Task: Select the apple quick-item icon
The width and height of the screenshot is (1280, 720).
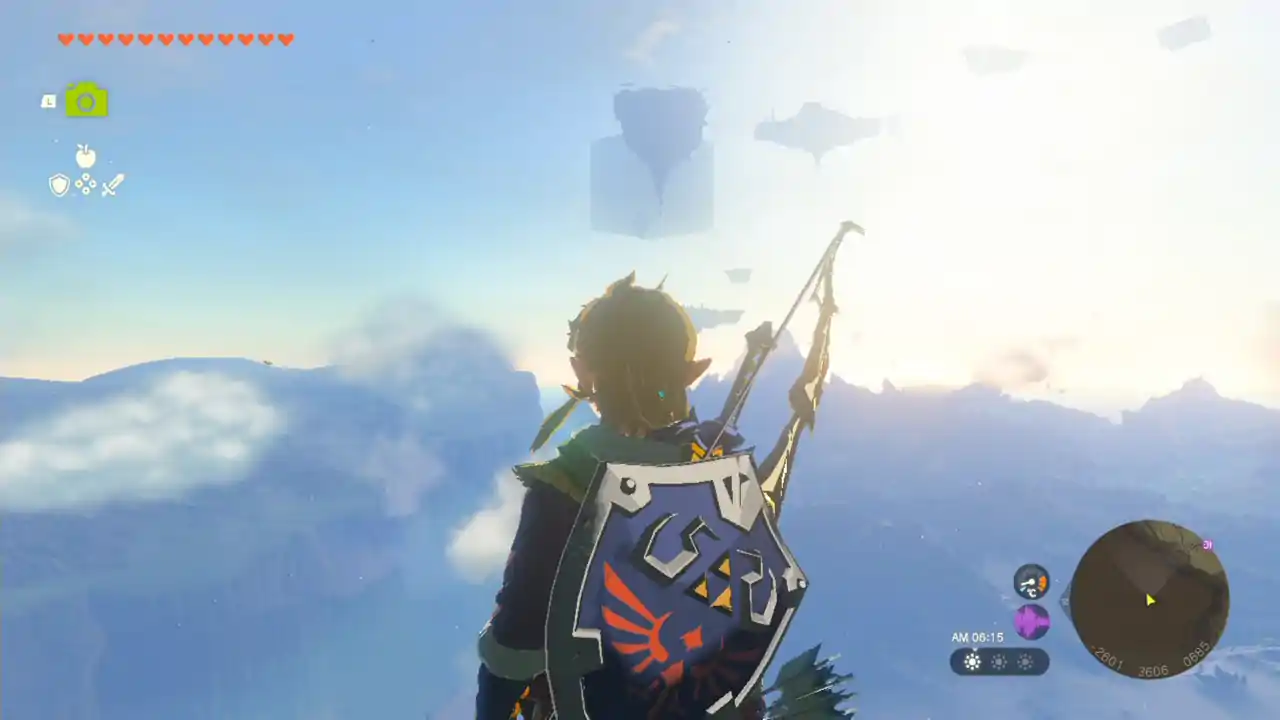Action: (86, 156)
